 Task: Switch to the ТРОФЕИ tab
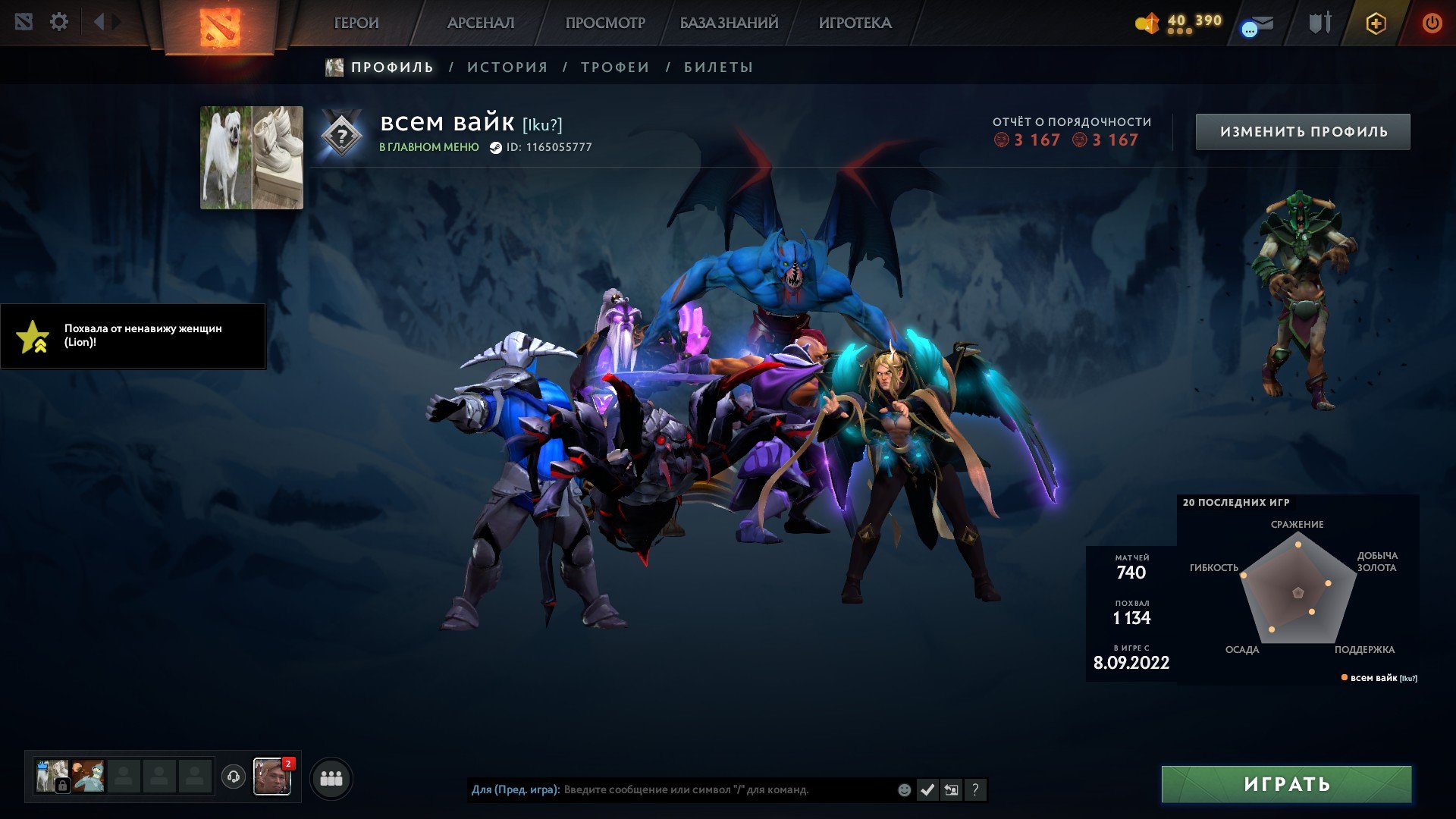[x=615, y=67]
